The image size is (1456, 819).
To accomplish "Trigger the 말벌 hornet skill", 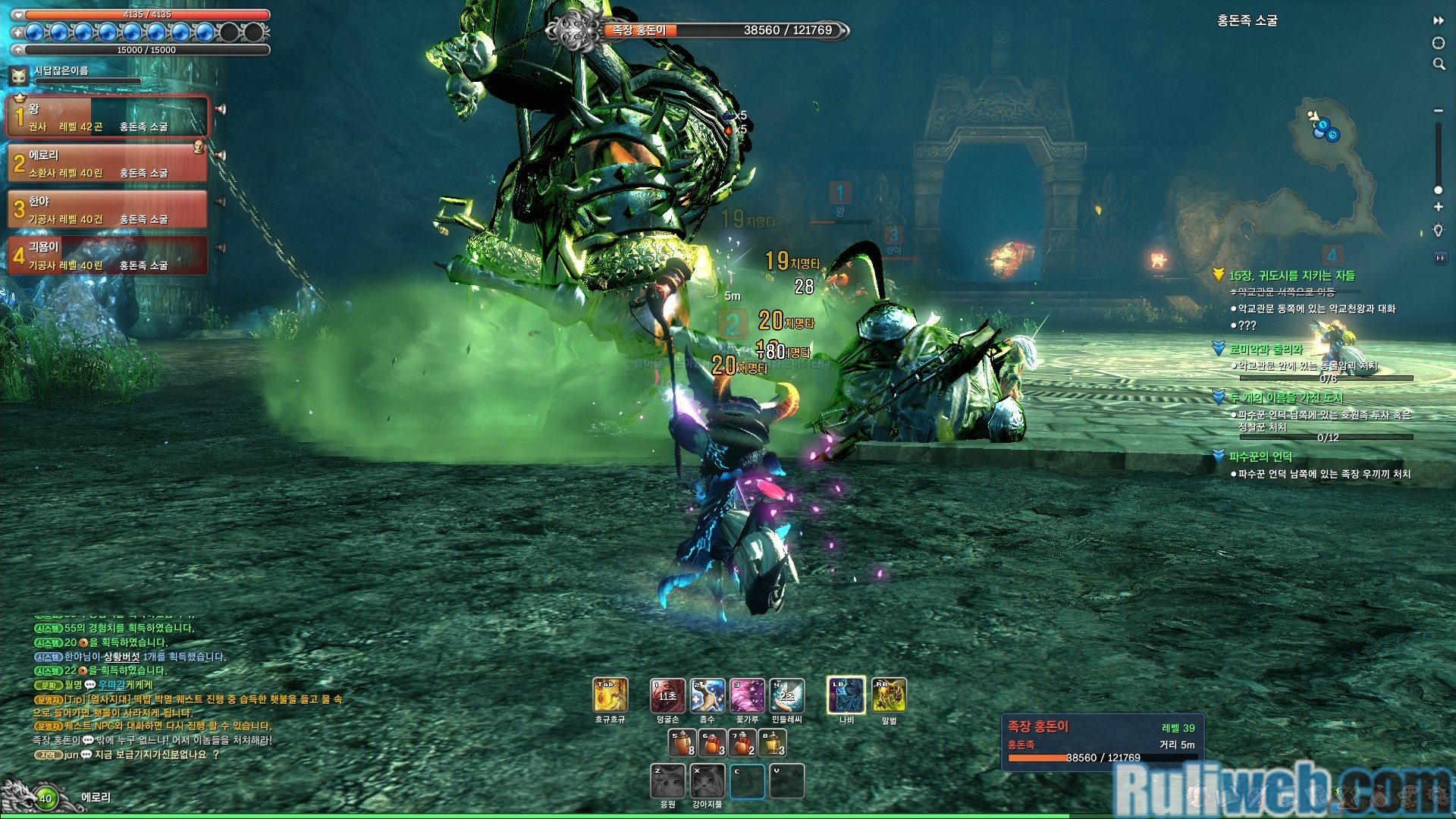I will (889, 695).
